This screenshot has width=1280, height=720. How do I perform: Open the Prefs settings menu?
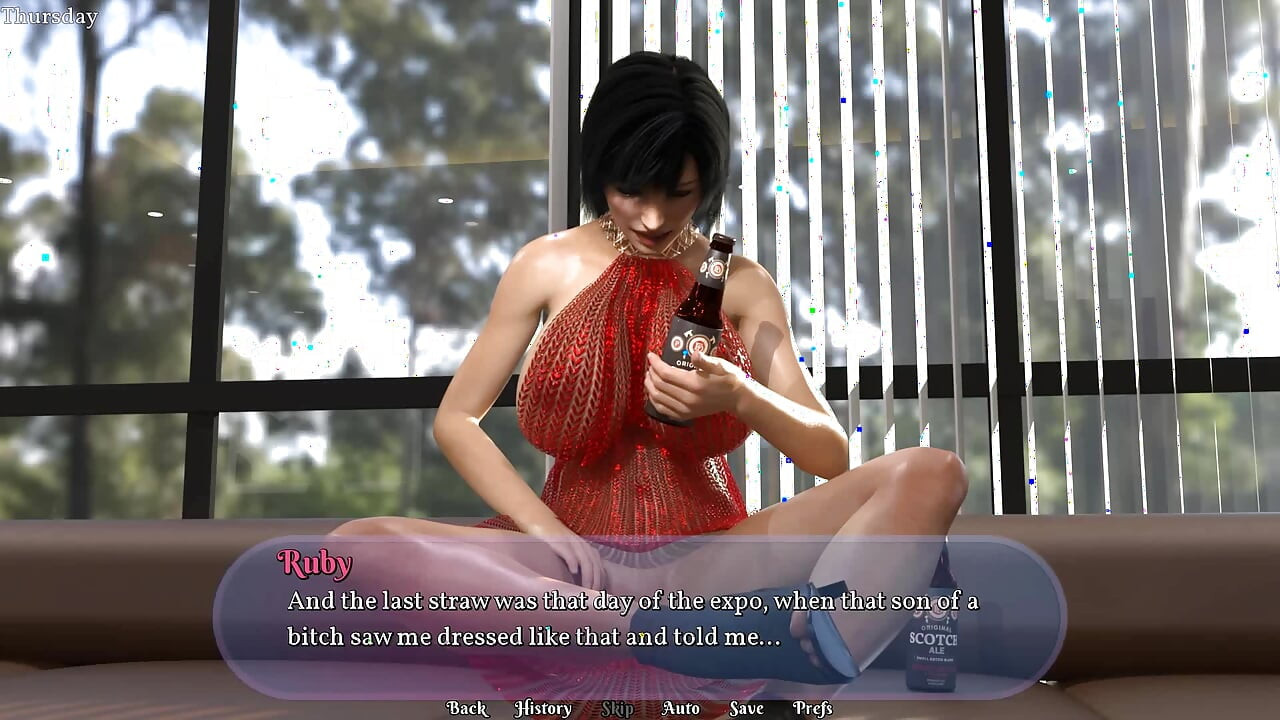[812, 708]
